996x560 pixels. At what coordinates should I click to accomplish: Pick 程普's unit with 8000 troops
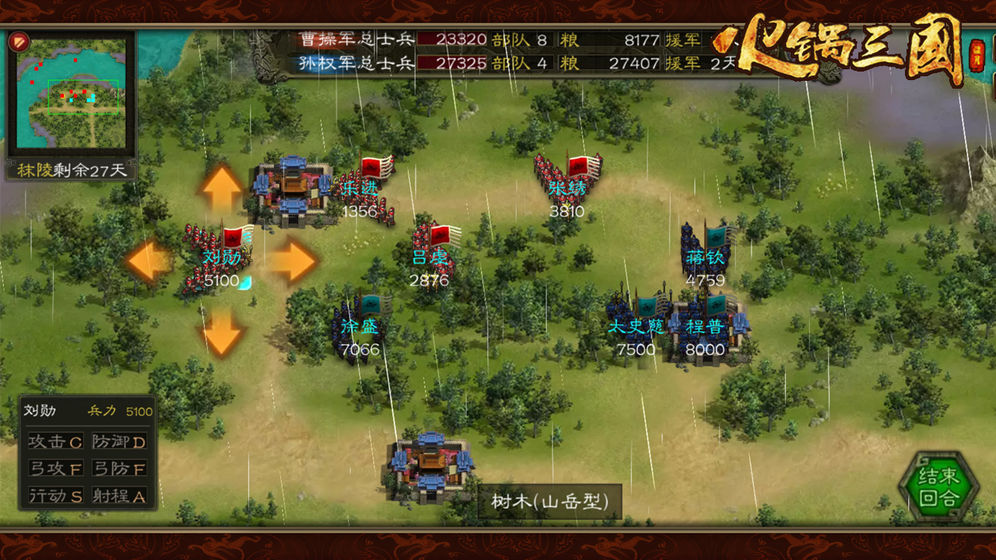tap(706, 325)
